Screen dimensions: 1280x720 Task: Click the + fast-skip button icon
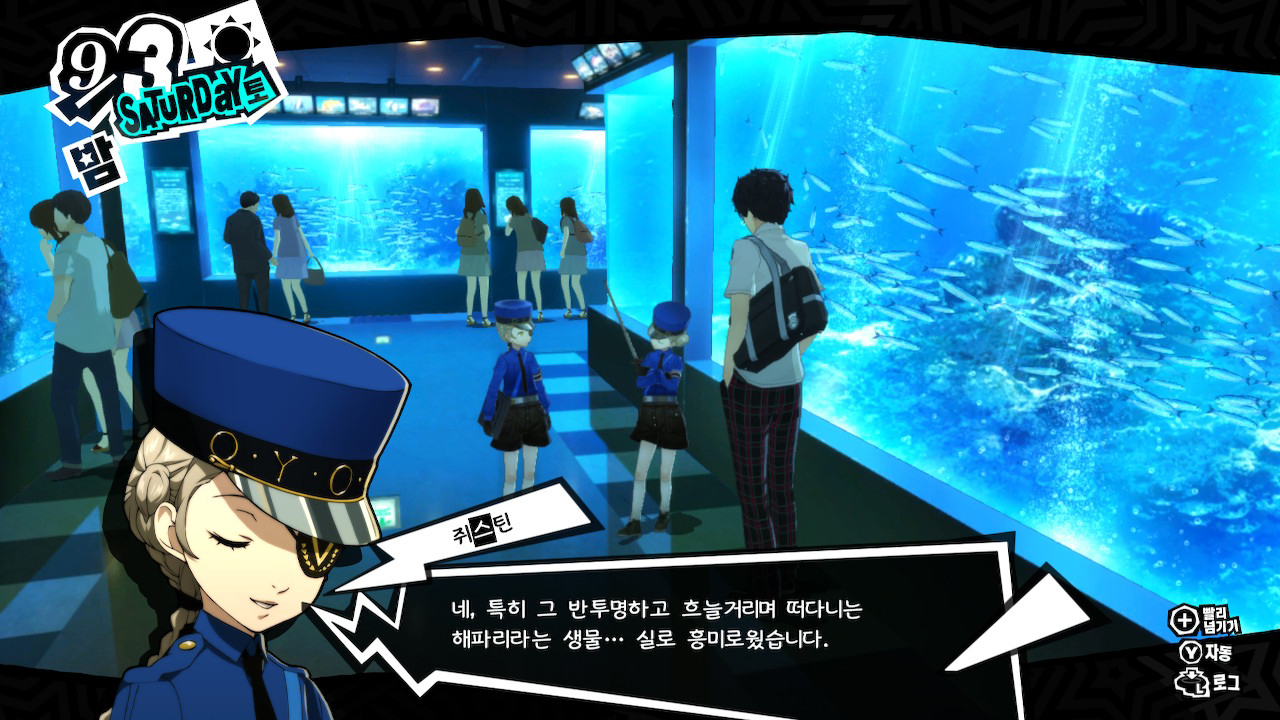(1185, 621)
